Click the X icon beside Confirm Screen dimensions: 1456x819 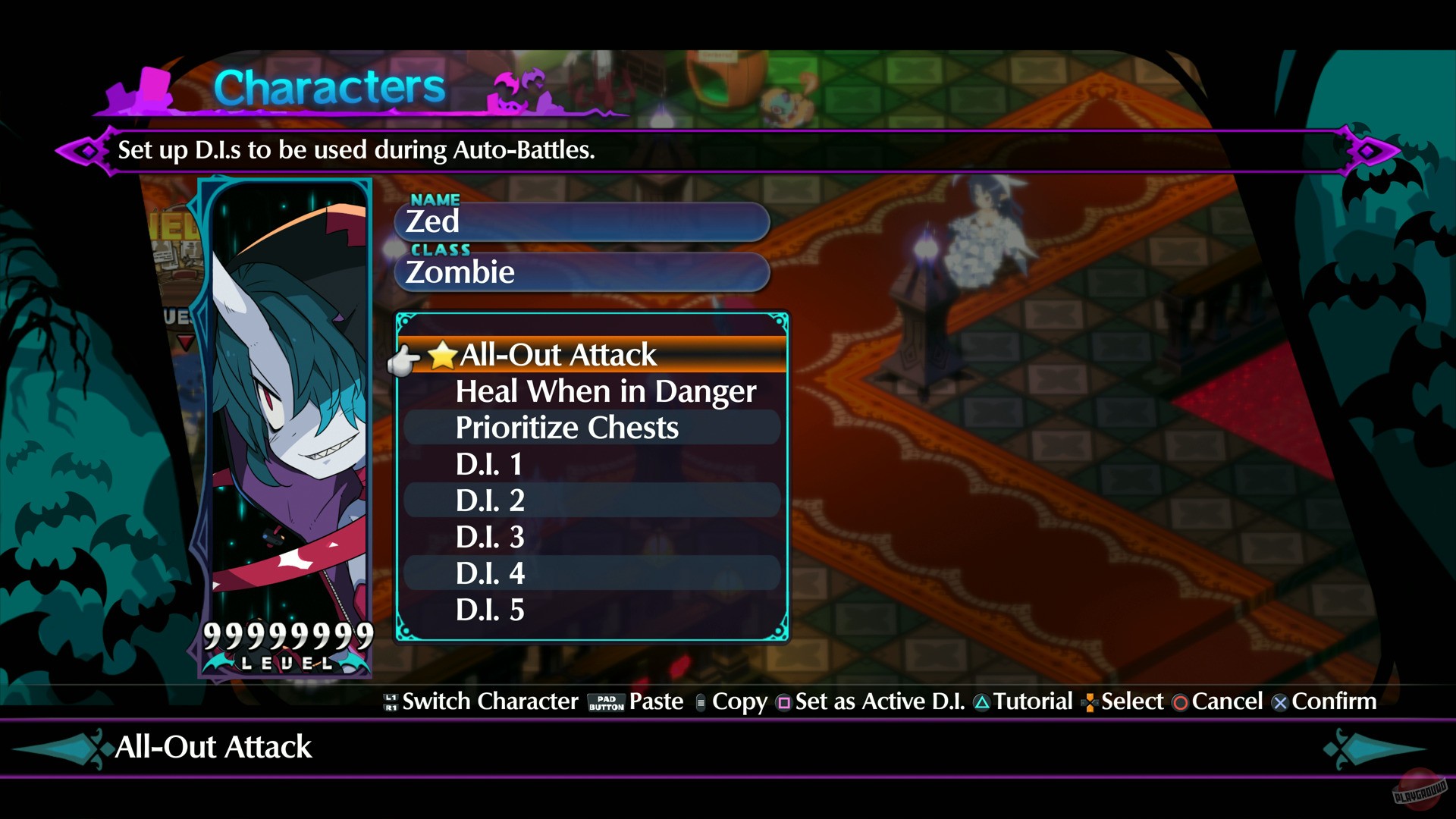pos(1279,701)
